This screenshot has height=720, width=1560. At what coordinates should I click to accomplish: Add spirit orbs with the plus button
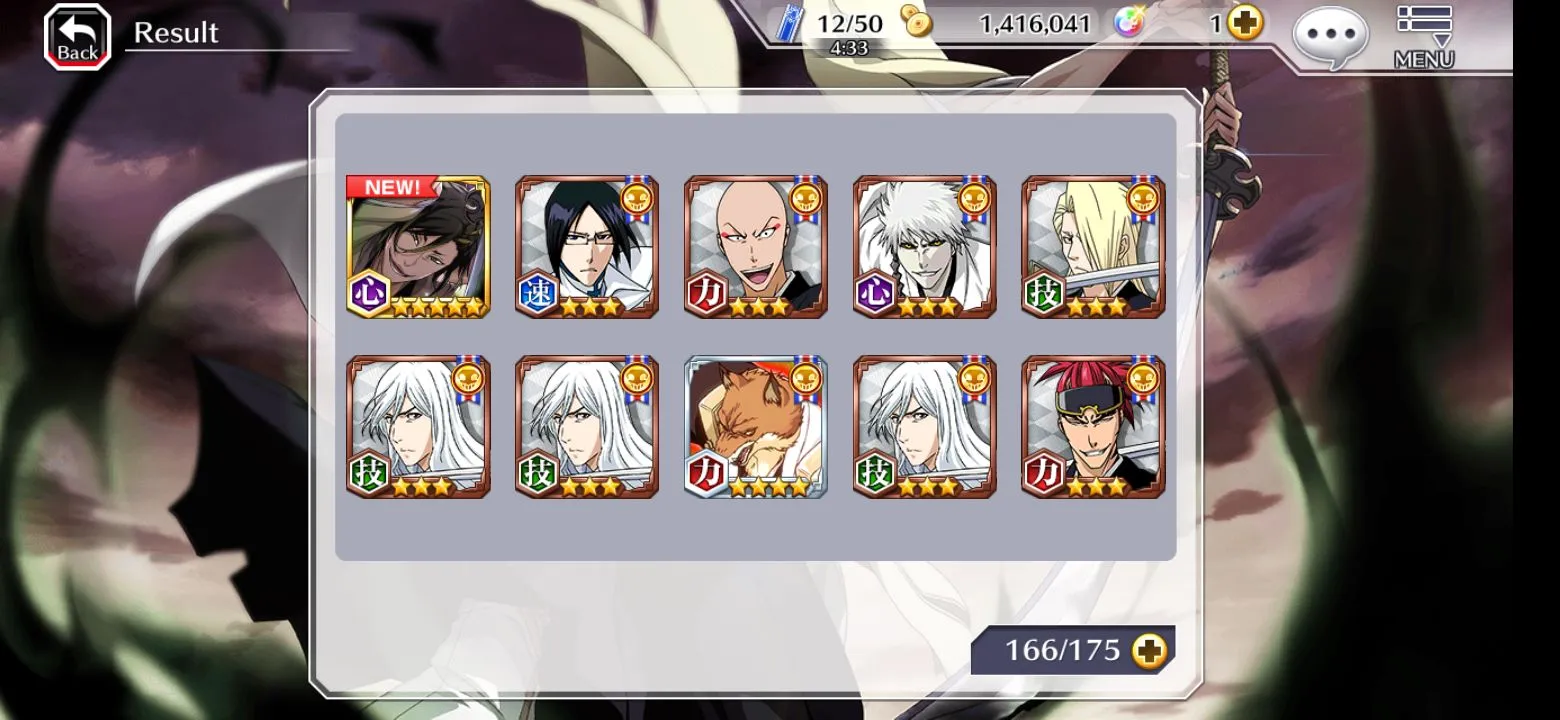(x=1245, y=22)
